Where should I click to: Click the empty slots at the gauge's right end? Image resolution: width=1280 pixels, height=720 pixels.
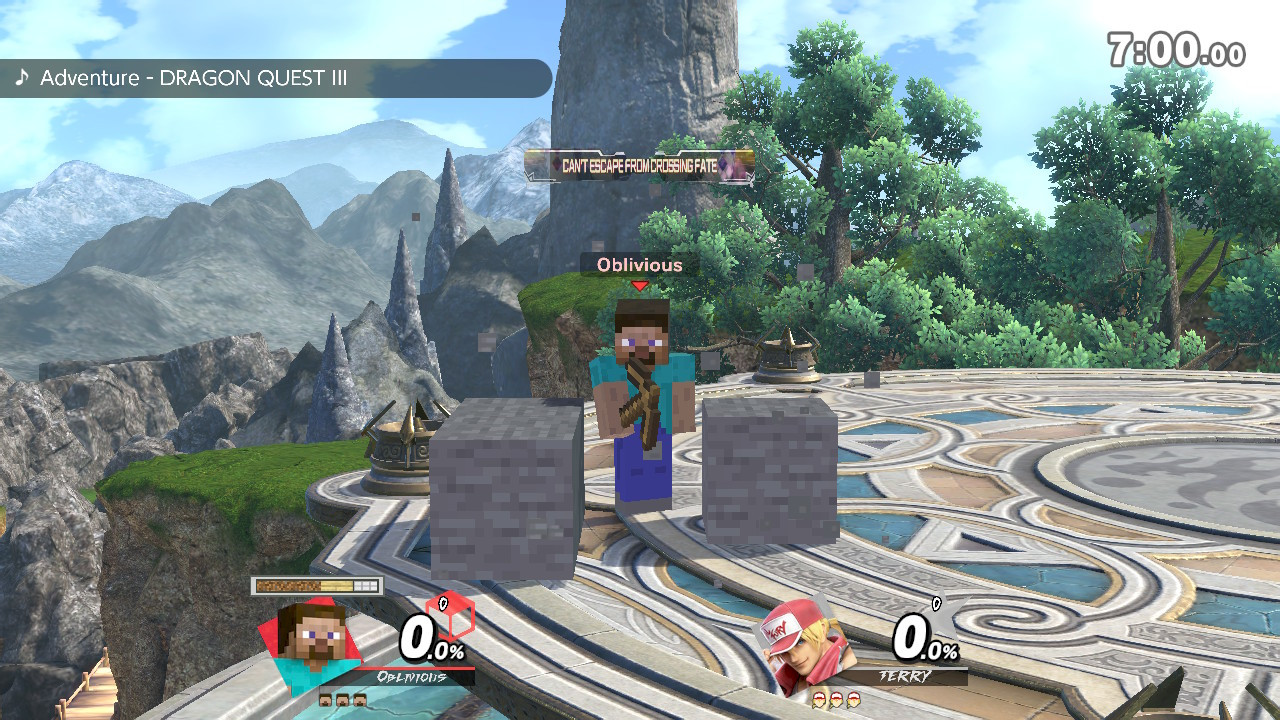tap(365, 584)
